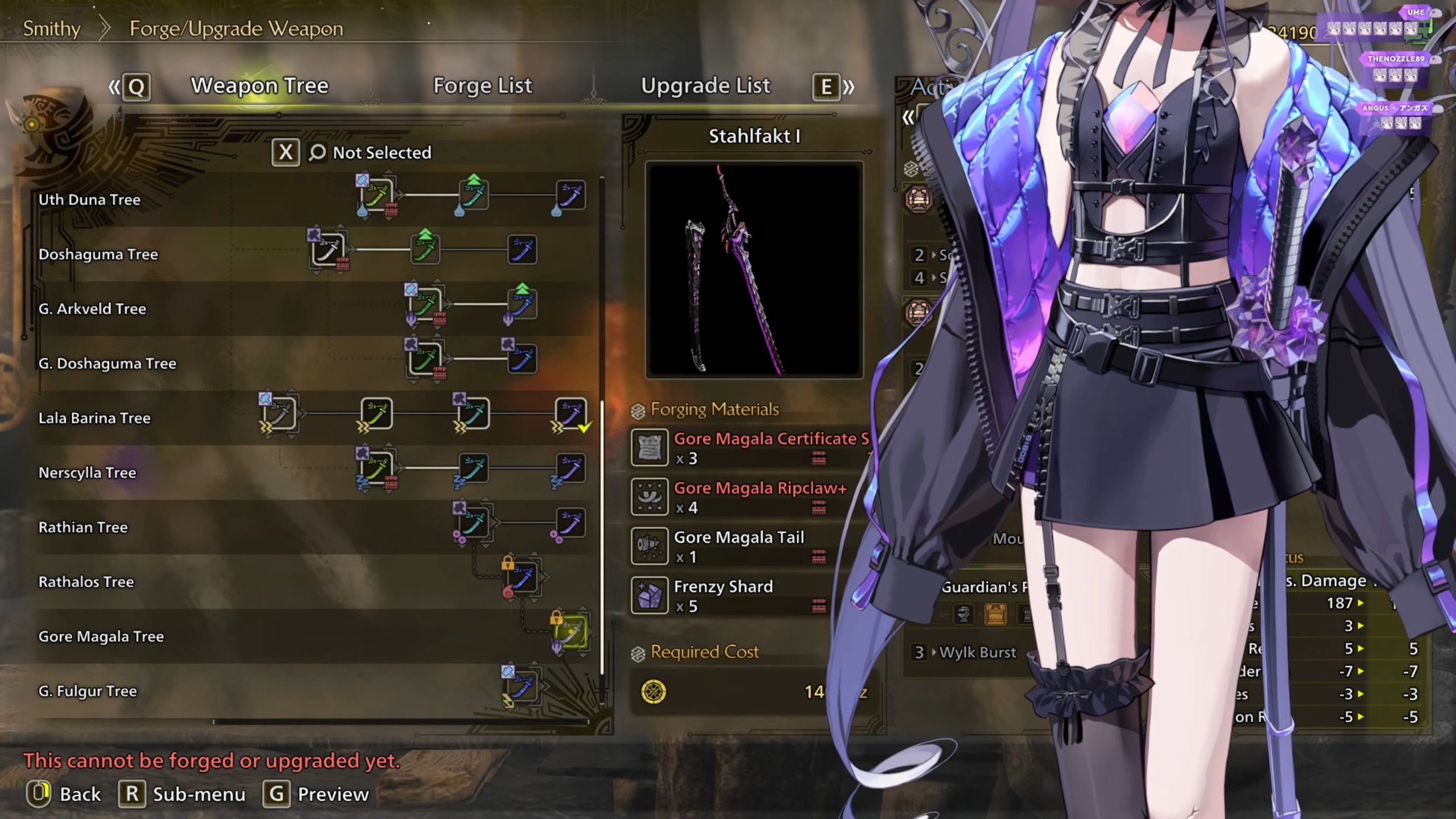Switch to the Forge List tab

point(482,86)
